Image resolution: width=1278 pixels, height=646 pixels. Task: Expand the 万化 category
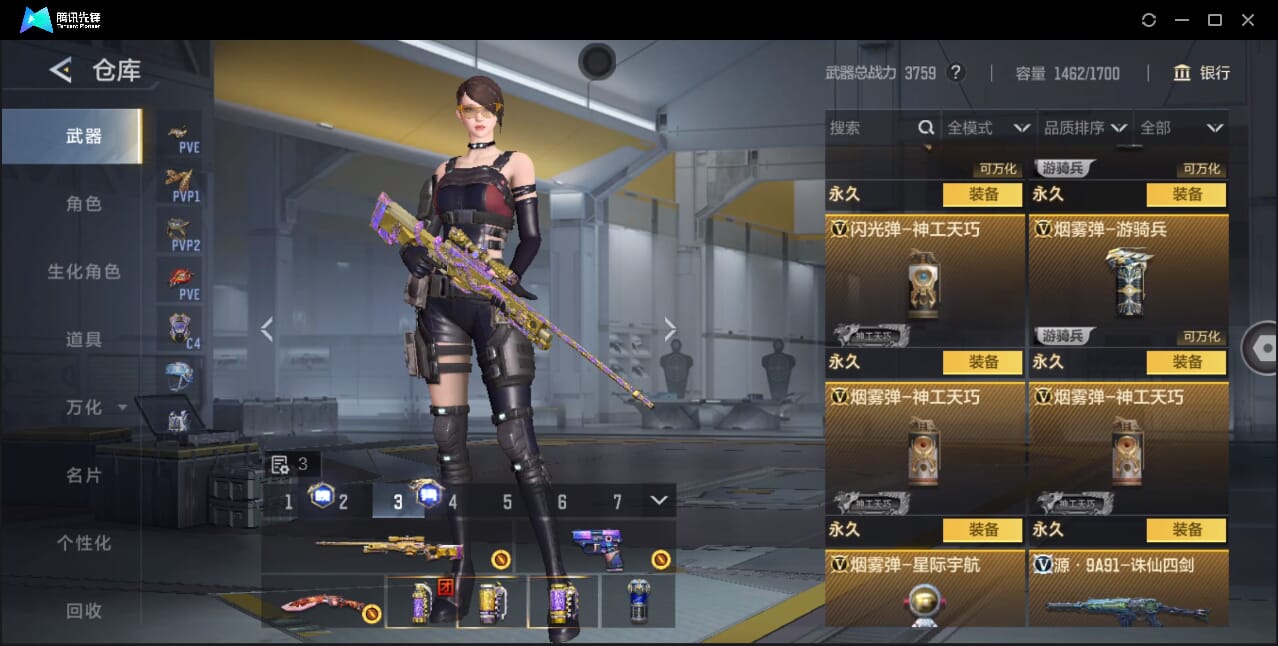pyautogui.click(x=95, y=408)
